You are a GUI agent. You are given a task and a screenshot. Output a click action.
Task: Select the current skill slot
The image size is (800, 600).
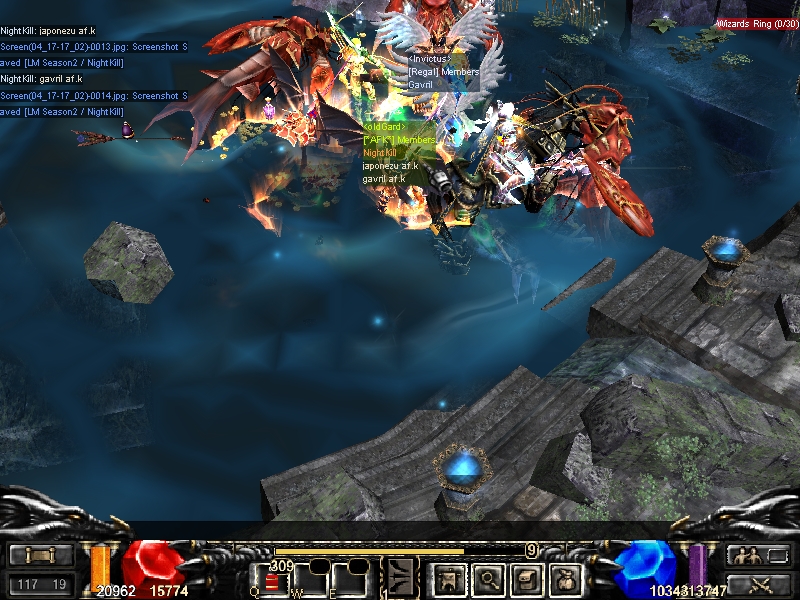[x=401, y=576]
